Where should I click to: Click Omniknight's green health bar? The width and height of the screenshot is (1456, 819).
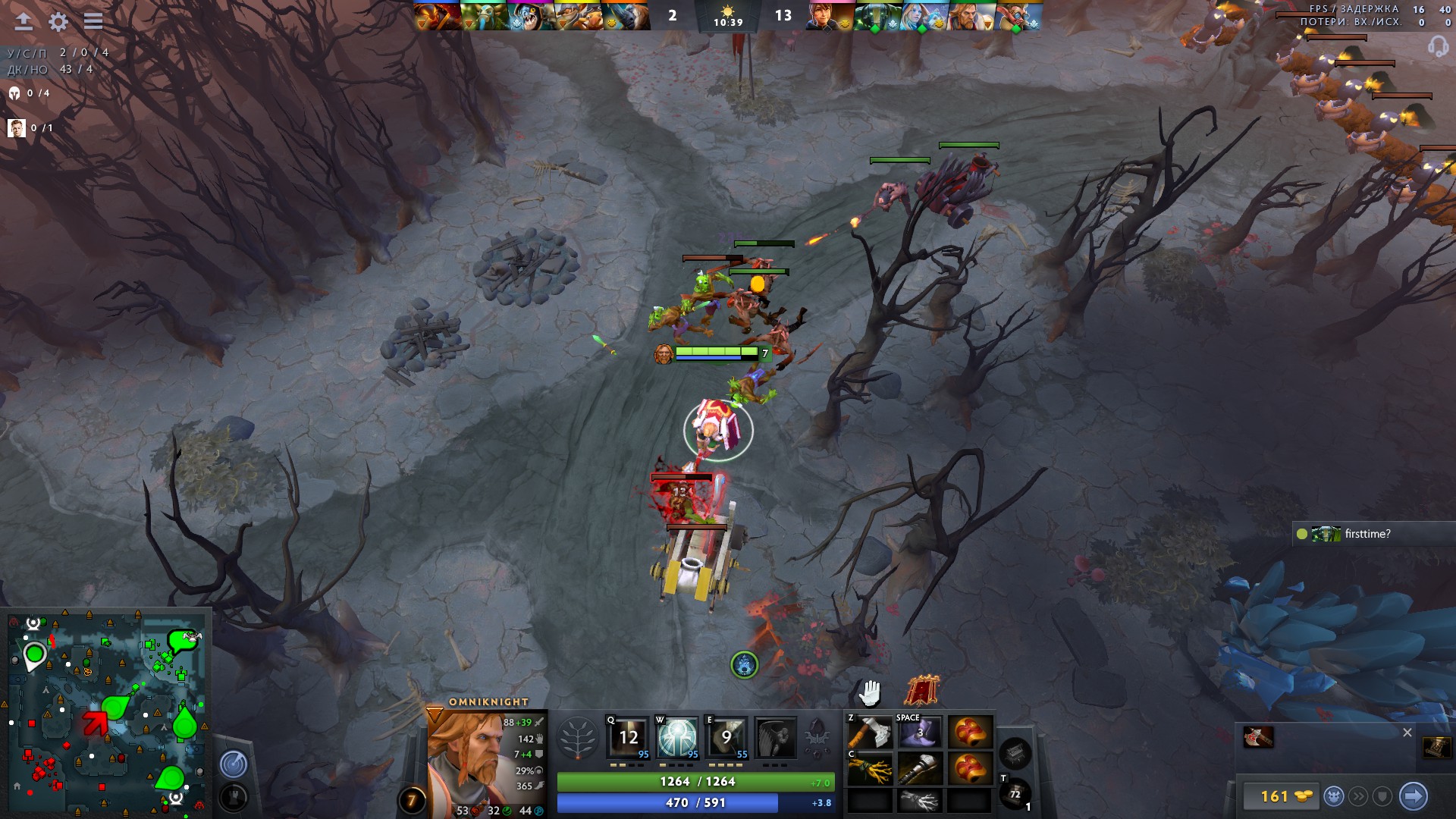(692, 780)
